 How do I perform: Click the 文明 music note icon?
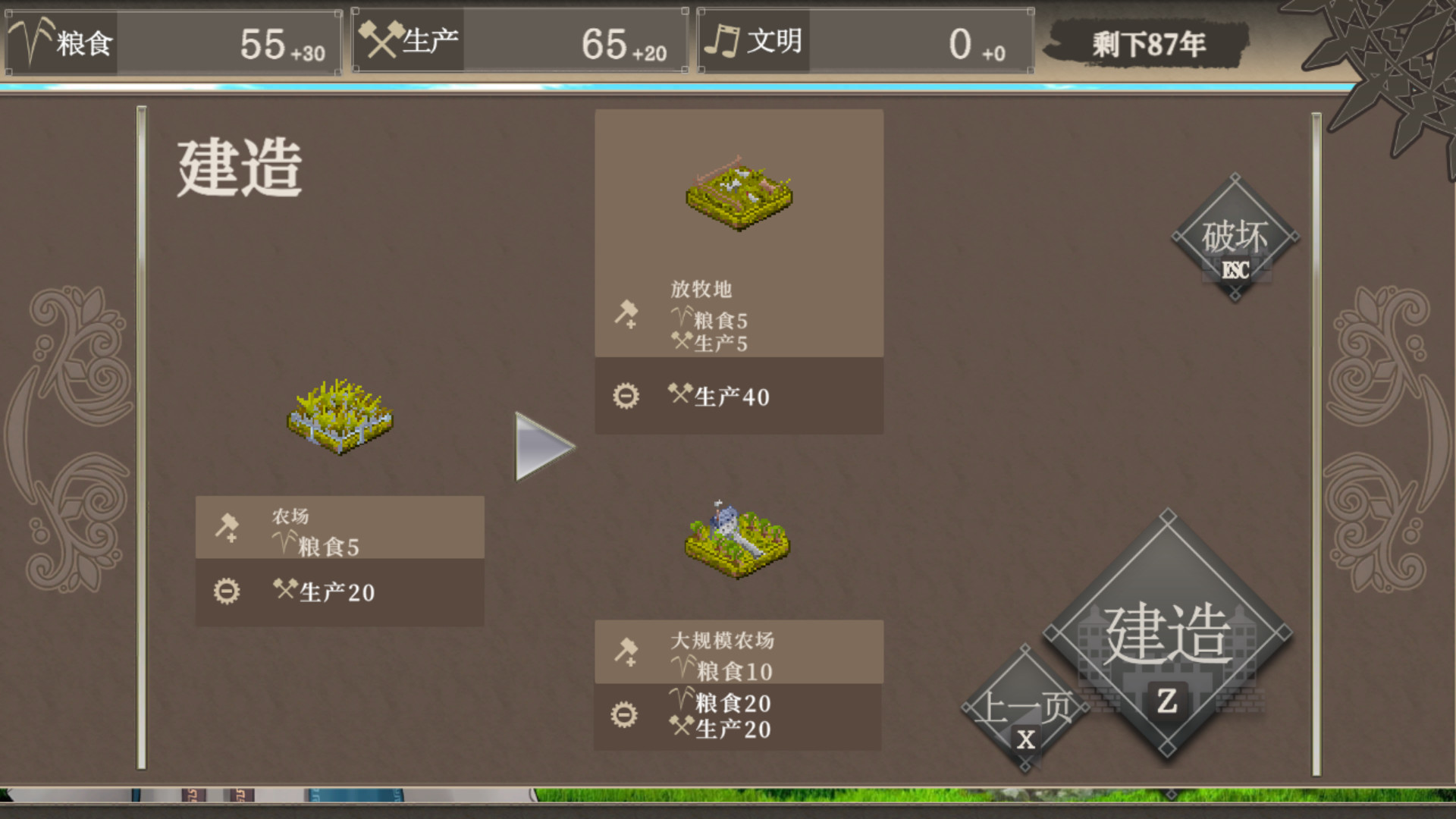coord(723,42)
